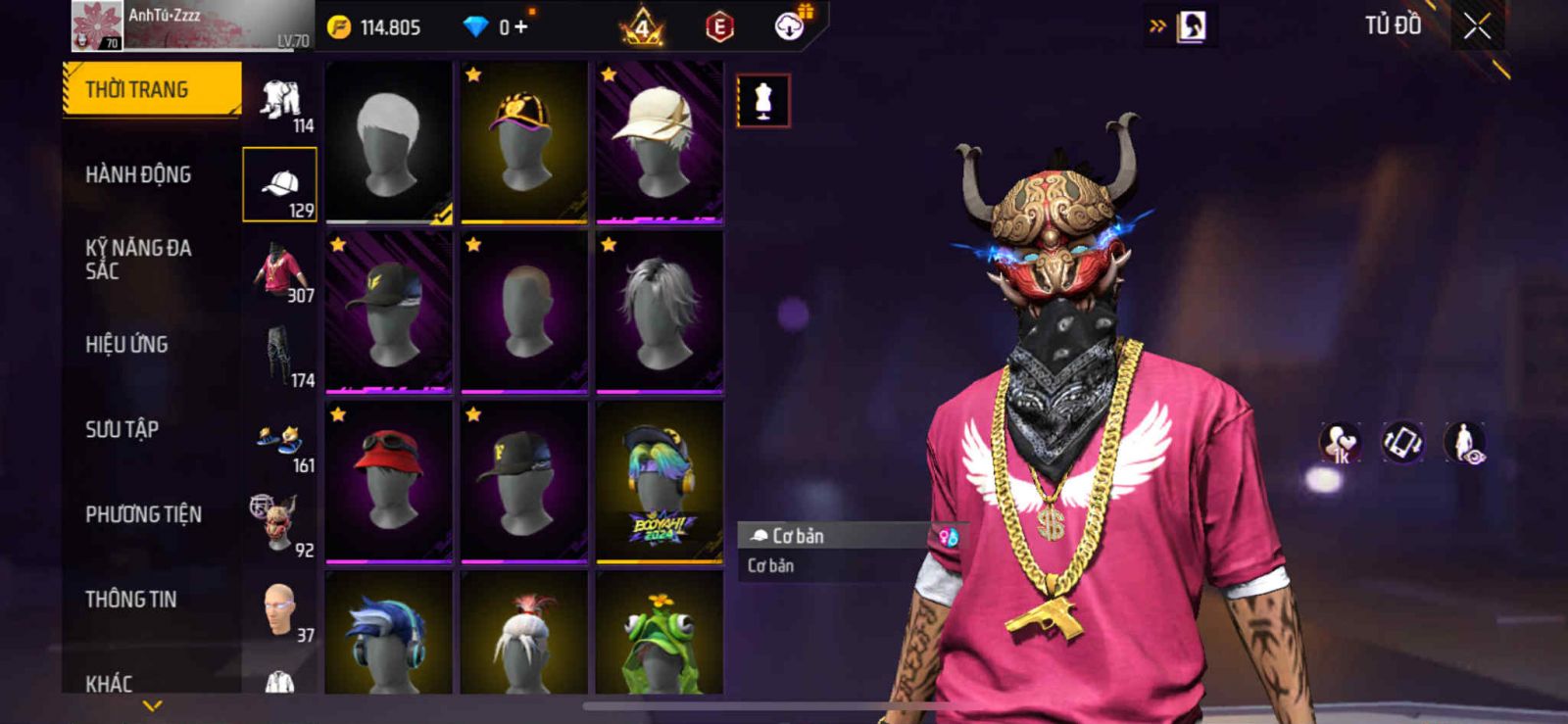This screenshot has height=724, width=1568.
Task: Open the pants category showing 174
Action: [x=280, y=357]
